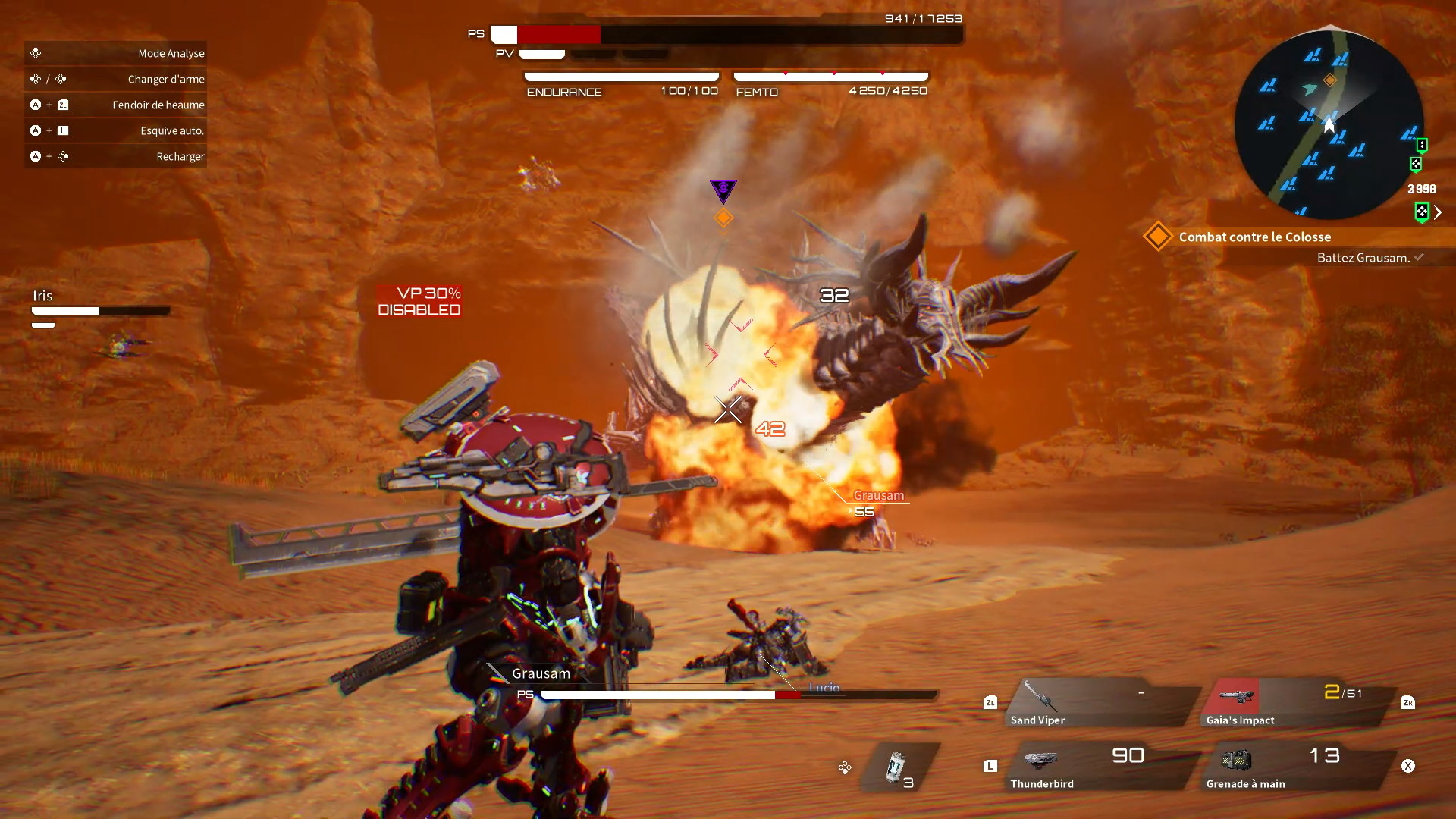Use the repair canister item slot

click(899, 767)
